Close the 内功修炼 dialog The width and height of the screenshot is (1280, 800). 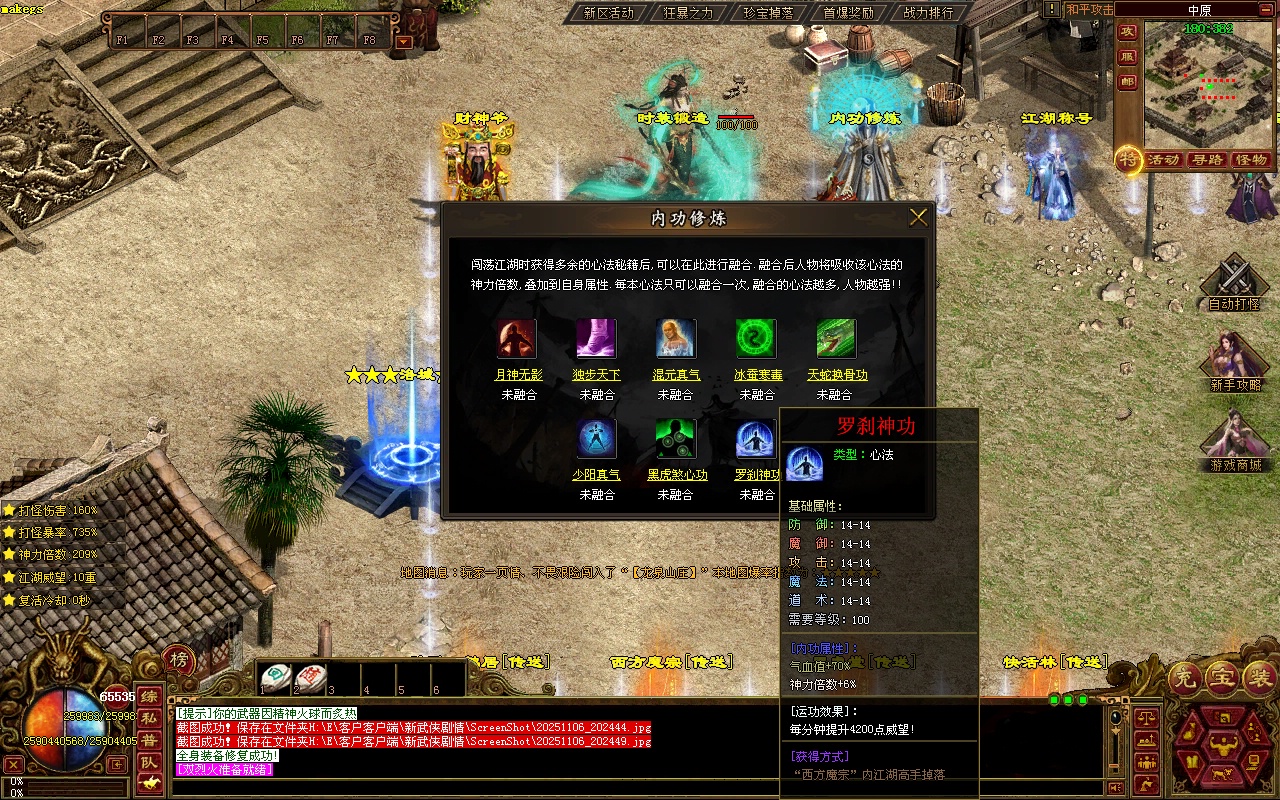[x=918, y=217]
